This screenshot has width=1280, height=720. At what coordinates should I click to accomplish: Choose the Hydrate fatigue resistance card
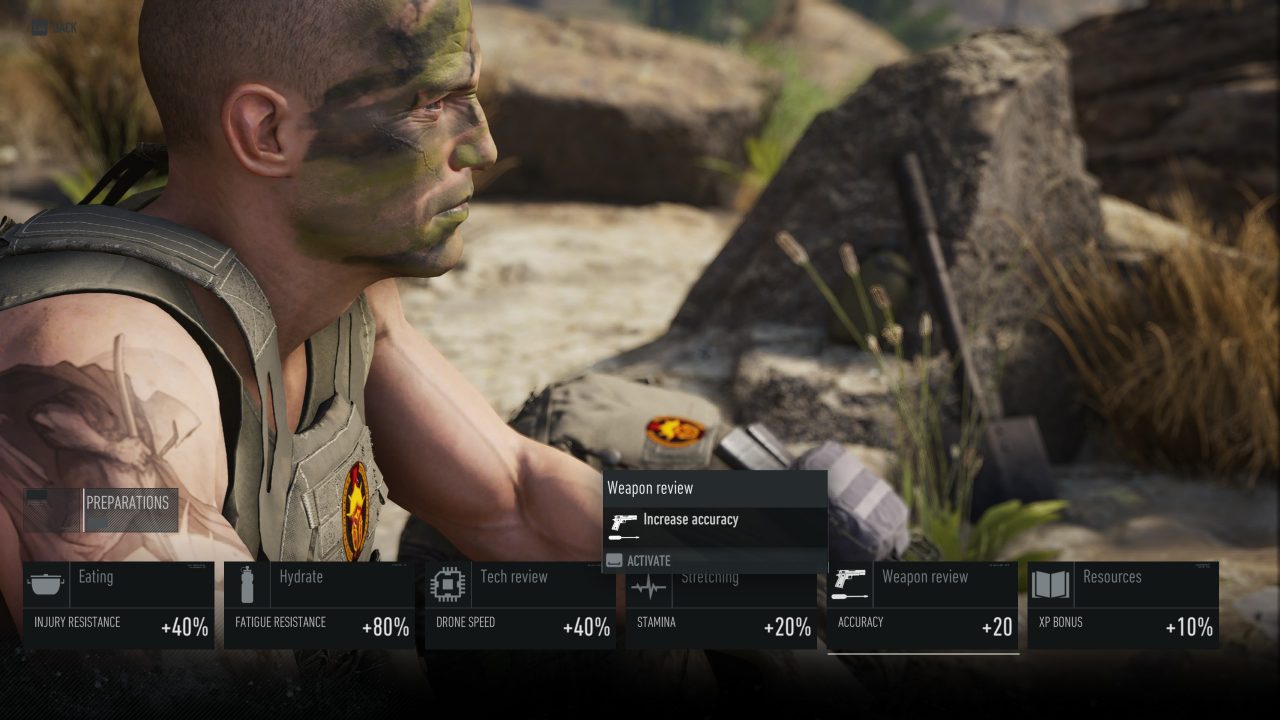click(319, 605)
